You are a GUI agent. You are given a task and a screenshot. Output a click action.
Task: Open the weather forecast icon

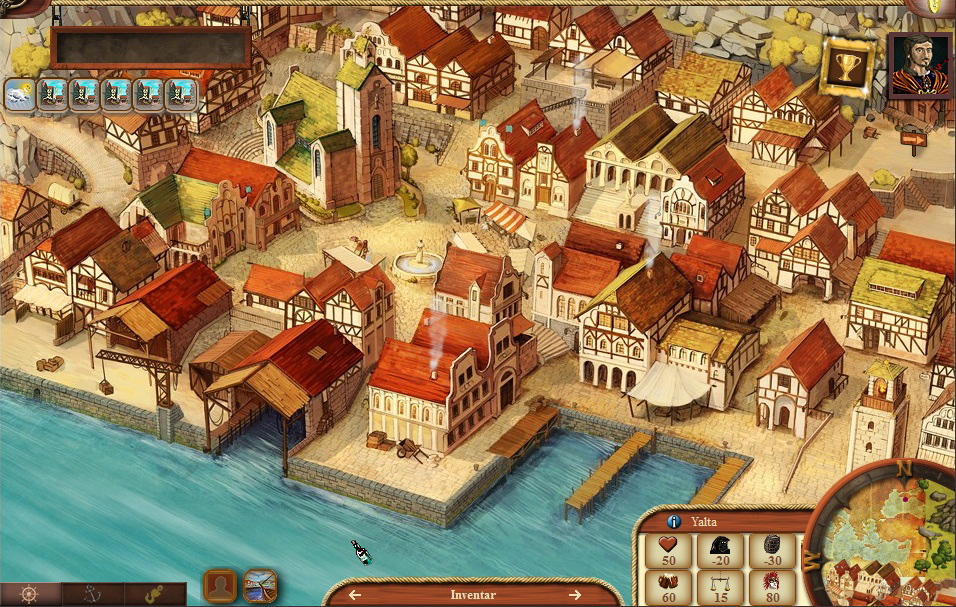[20, 95]
